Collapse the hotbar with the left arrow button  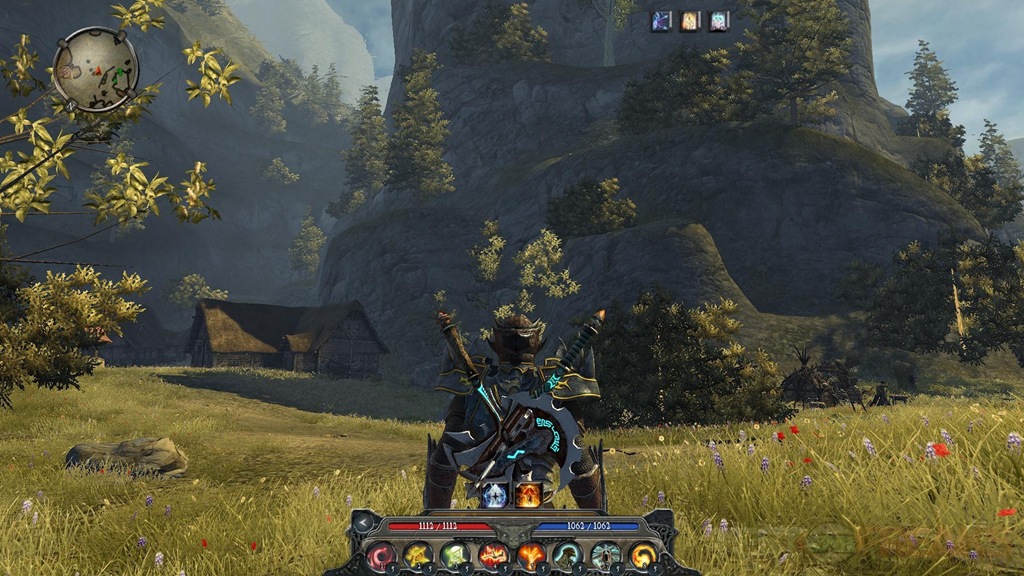click(365, 523)
